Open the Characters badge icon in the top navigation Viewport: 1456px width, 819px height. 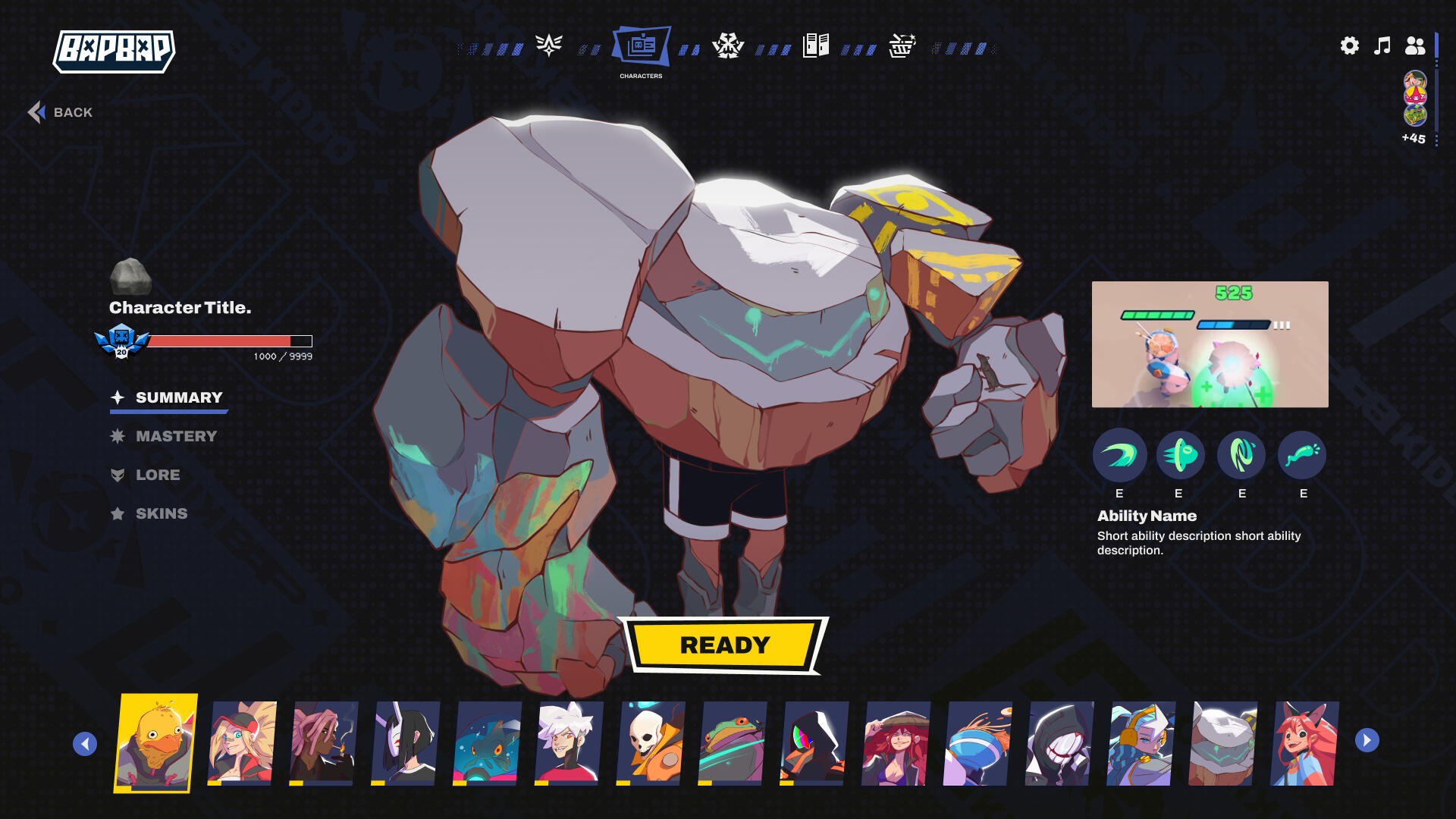pos(642,47)
